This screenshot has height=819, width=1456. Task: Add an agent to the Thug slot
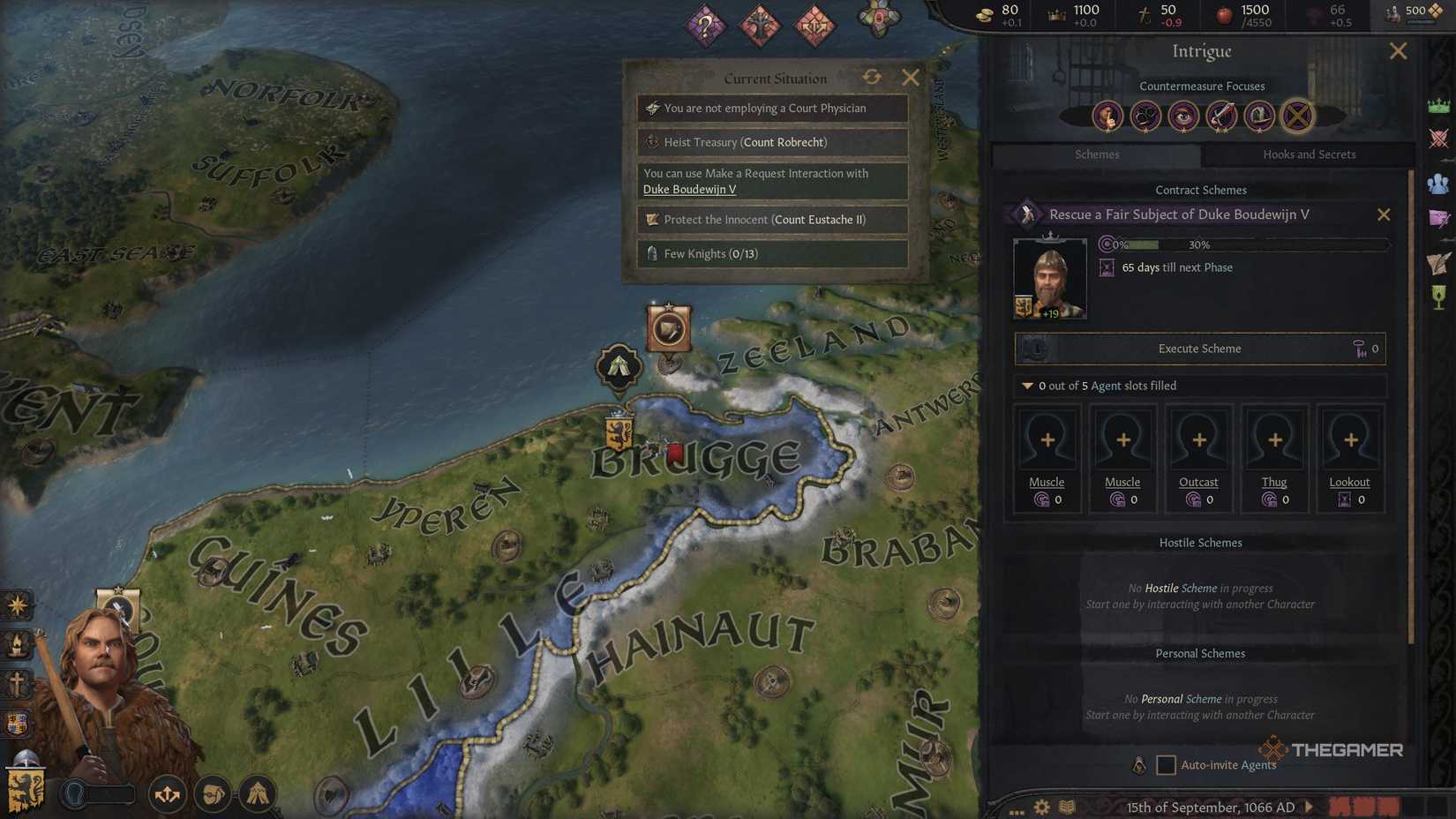click(x=1274, y=439)
